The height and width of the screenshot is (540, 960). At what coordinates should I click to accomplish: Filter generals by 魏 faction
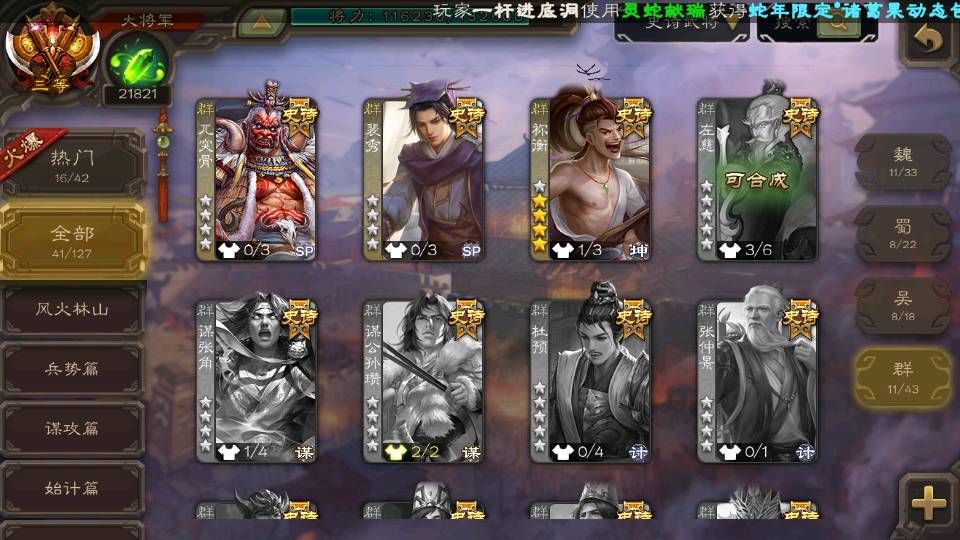coord(902,162)
